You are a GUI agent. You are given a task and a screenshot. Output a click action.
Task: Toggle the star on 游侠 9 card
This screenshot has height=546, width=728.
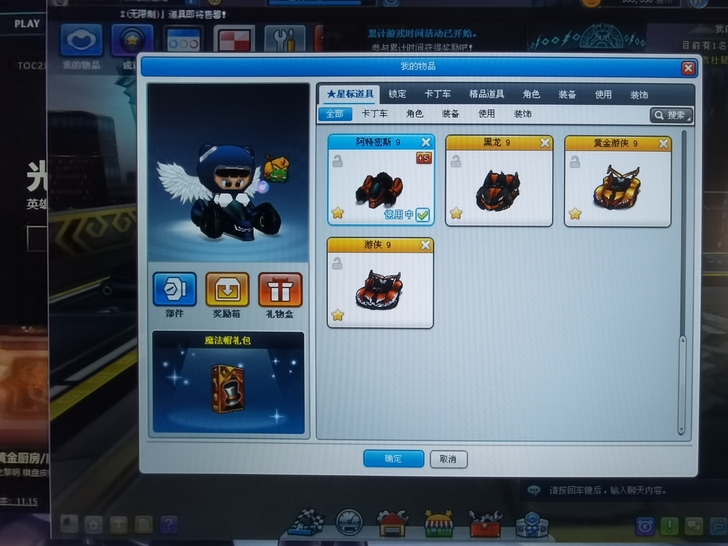(x=338, y=315)
